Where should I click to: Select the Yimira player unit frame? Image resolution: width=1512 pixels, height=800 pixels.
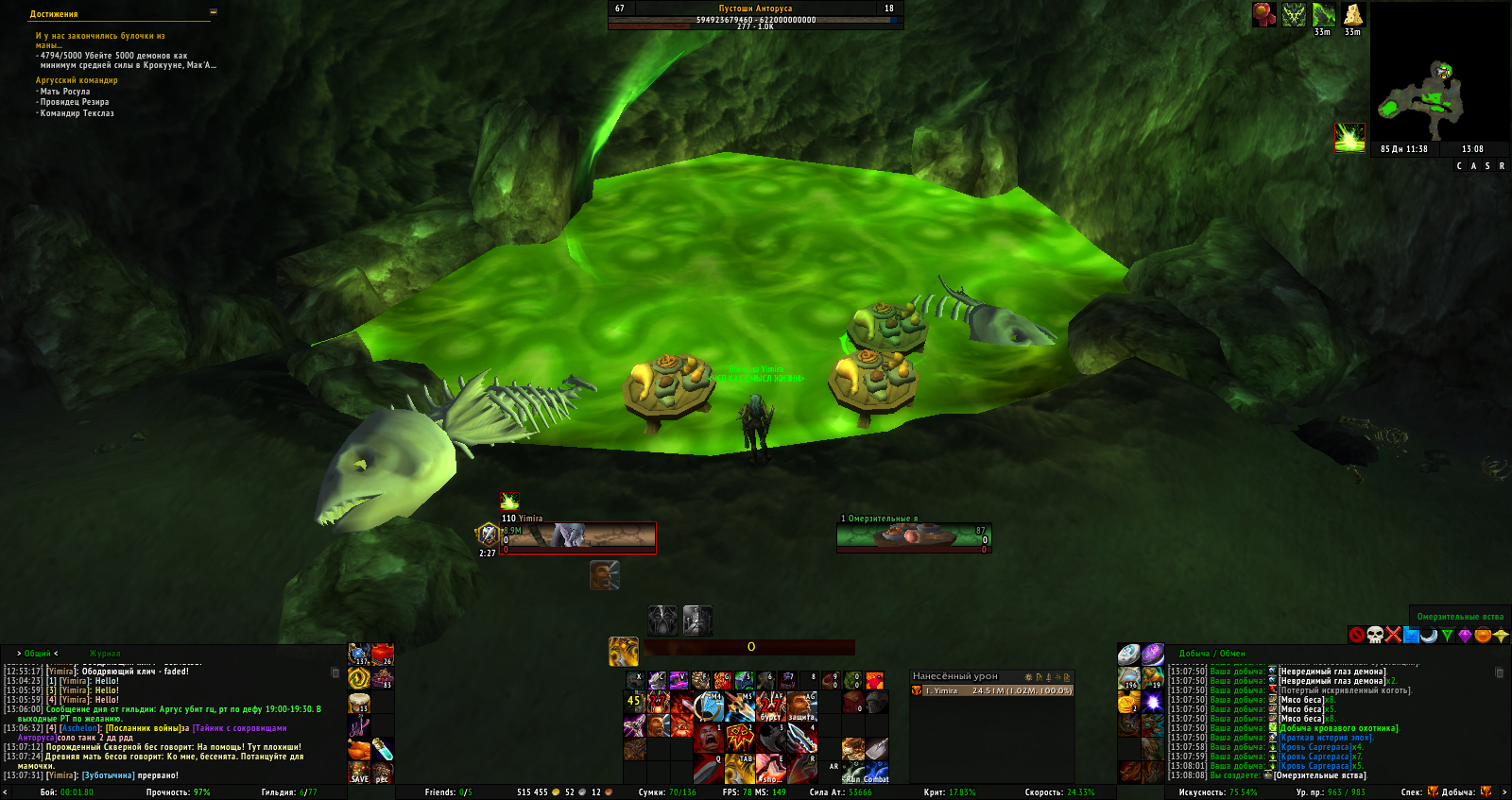pyautogui.click(x=578, y=537)
